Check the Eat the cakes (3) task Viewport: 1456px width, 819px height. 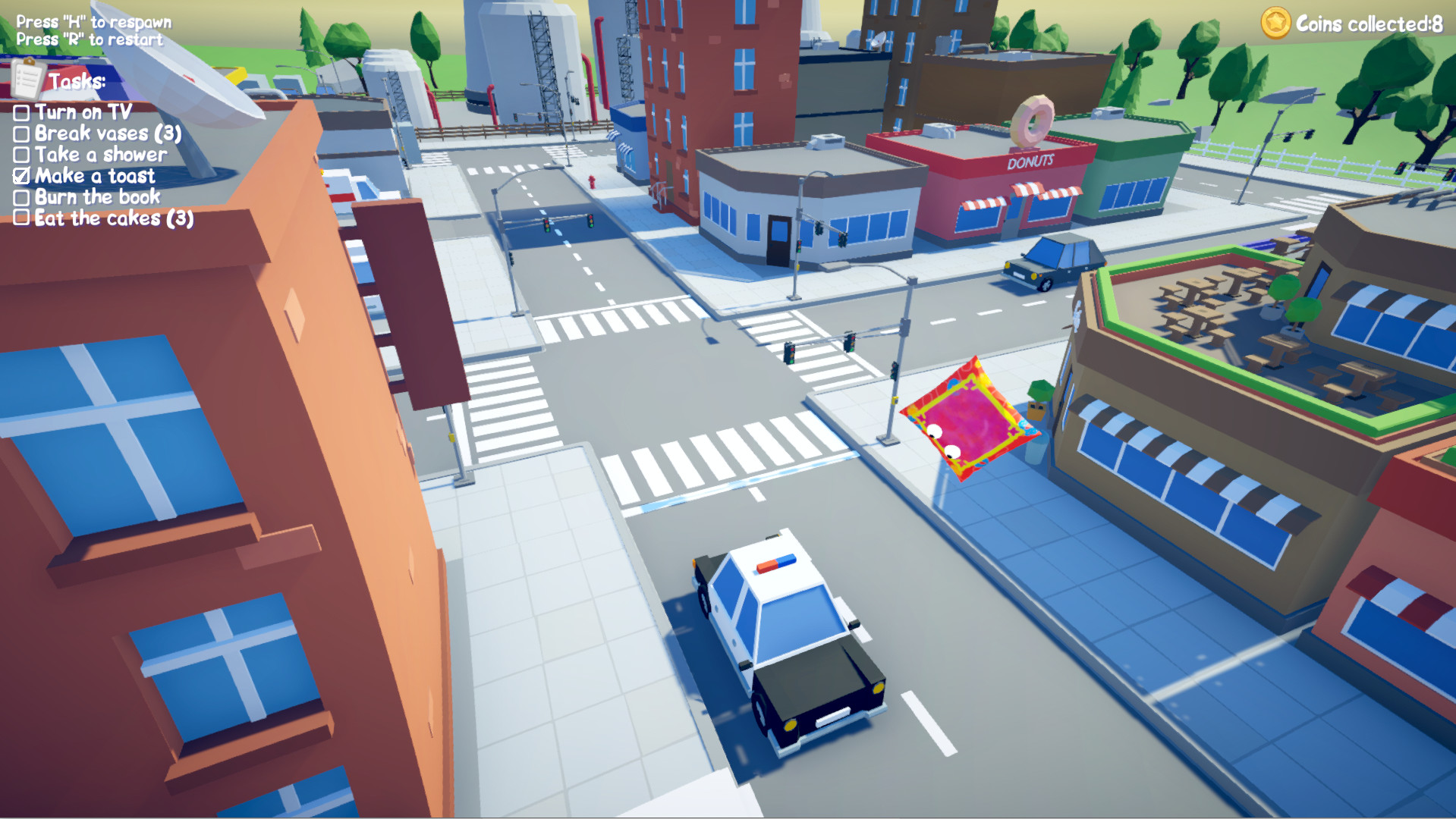(x=20, y=218)
